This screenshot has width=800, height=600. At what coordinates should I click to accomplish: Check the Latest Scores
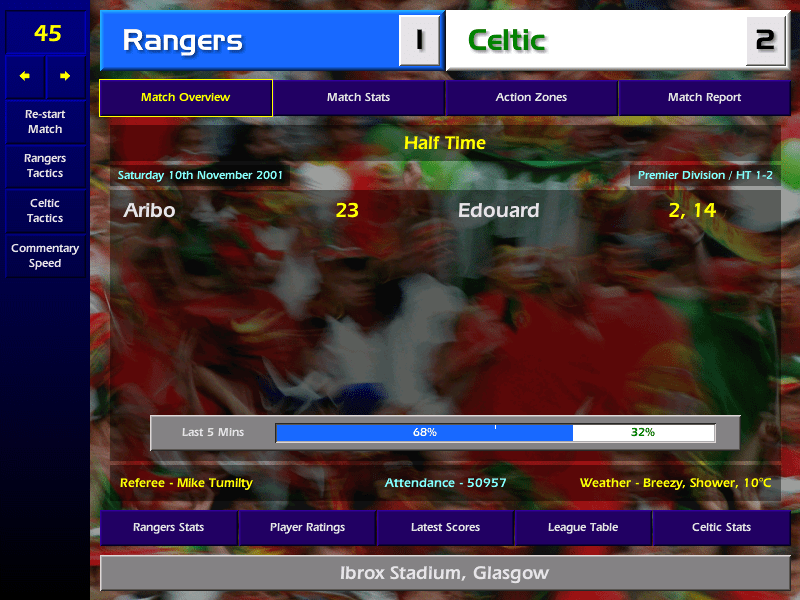445,527
